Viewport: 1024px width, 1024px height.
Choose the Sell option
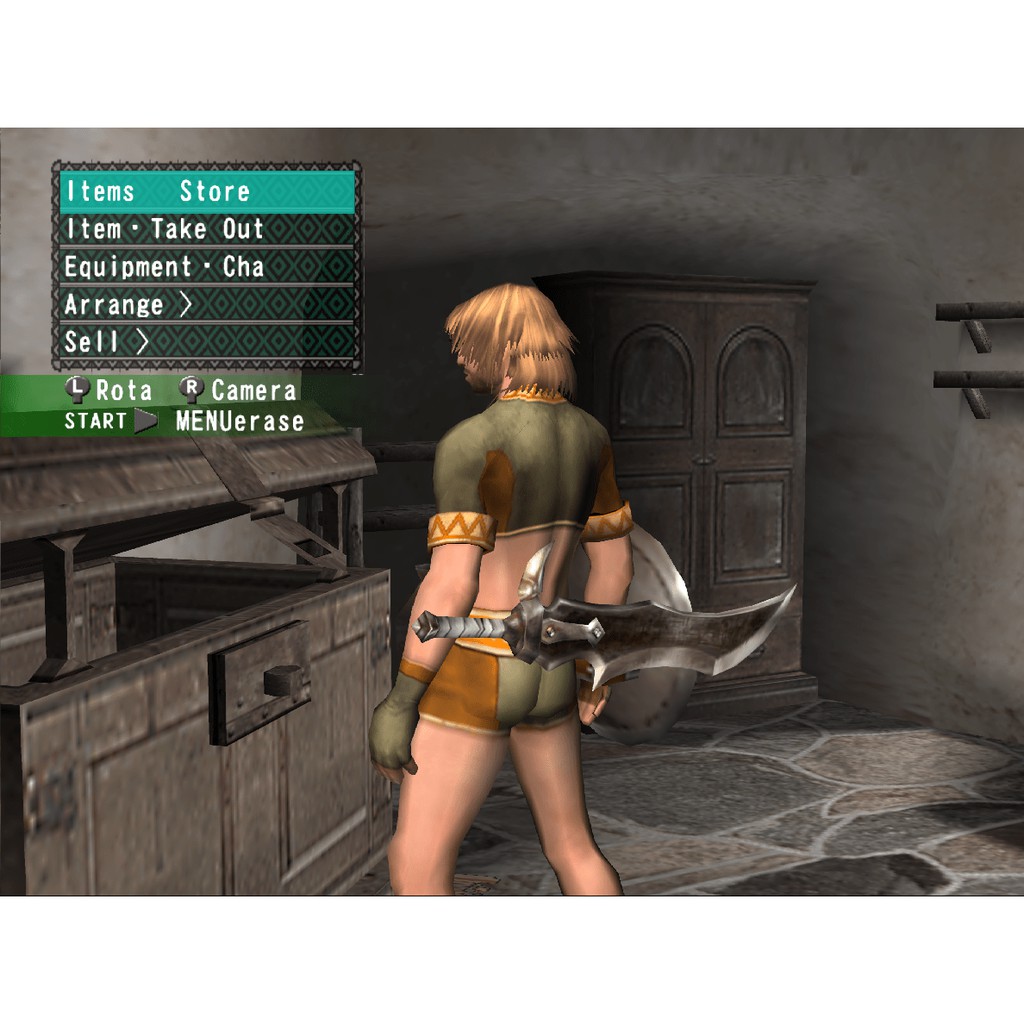207,341
